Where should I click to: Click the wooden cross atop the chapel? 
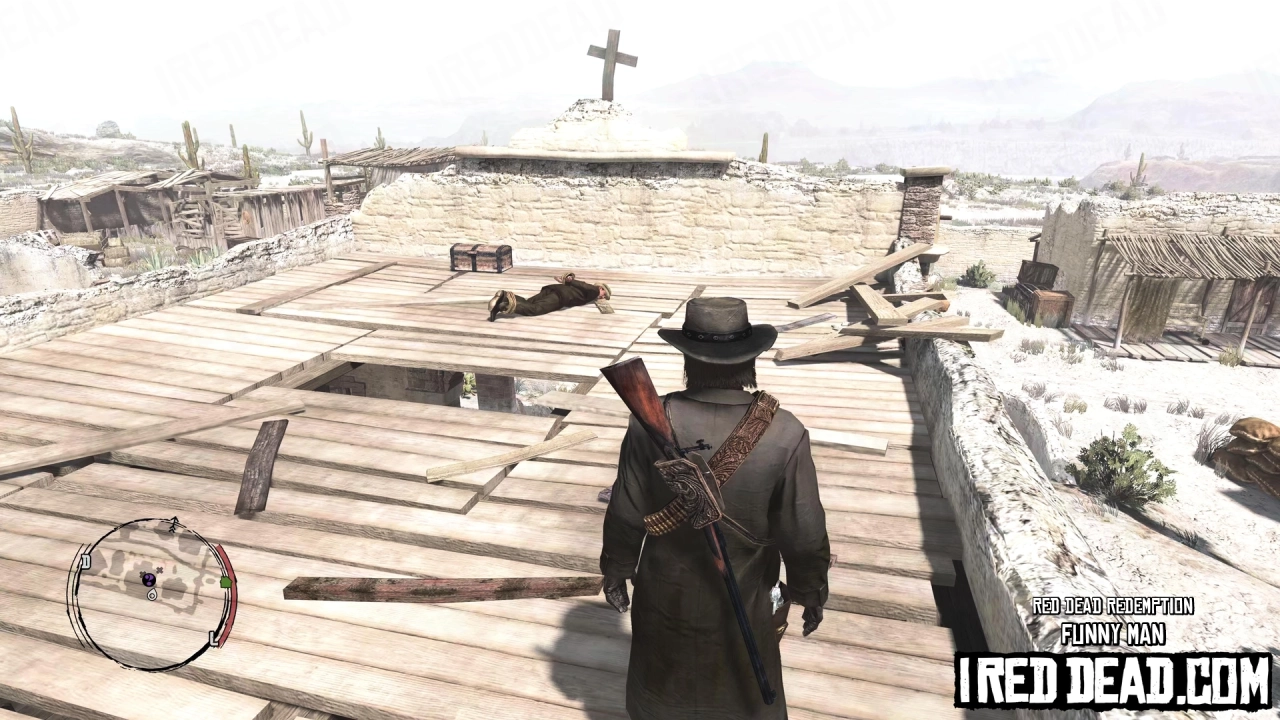(x=608, y=57)
